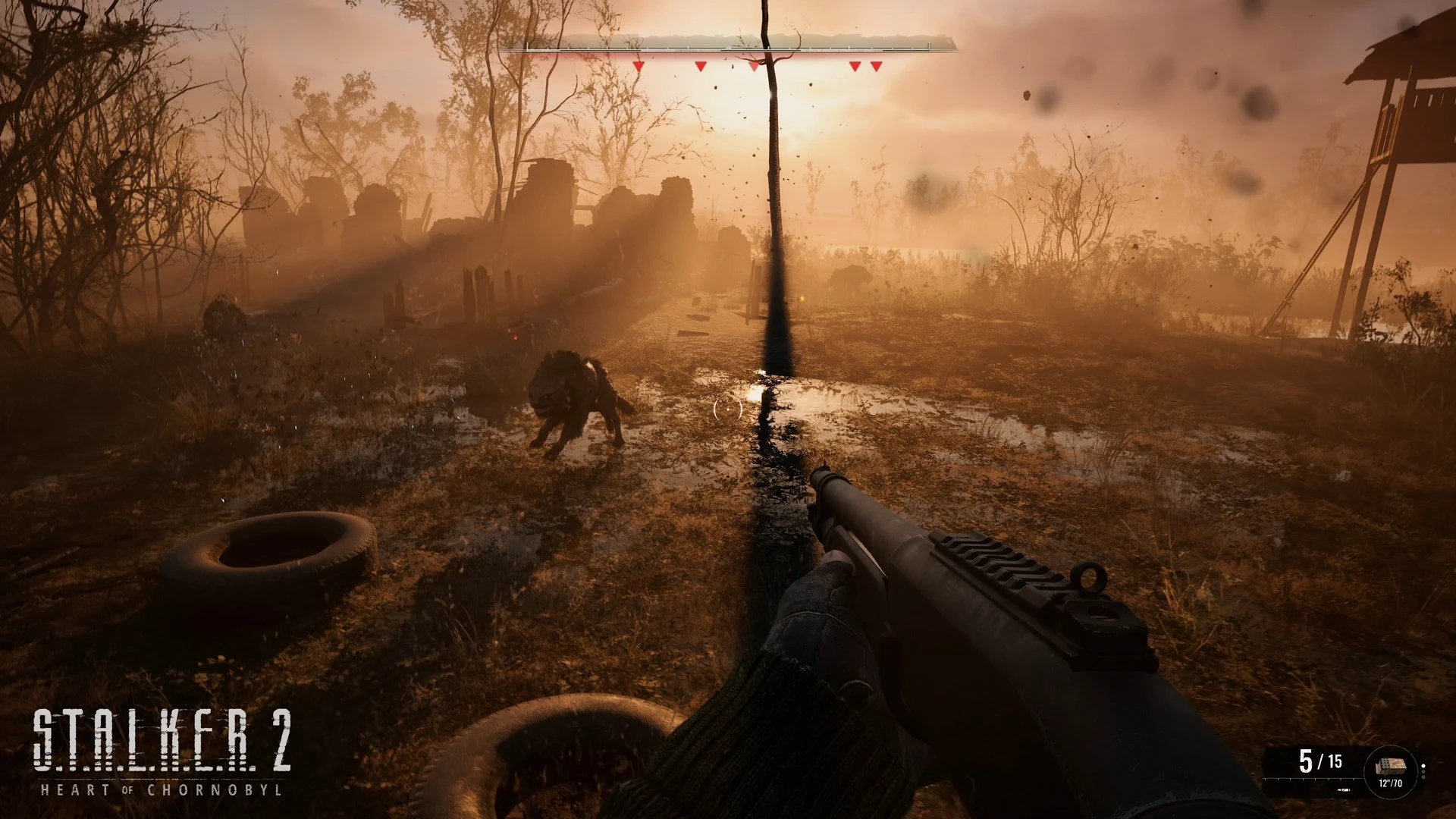Image resolution: width=1456 pixels, height=819 pixels.
Task: Click the leftmost red enemy marker on the compass
Action: (639, 66)
